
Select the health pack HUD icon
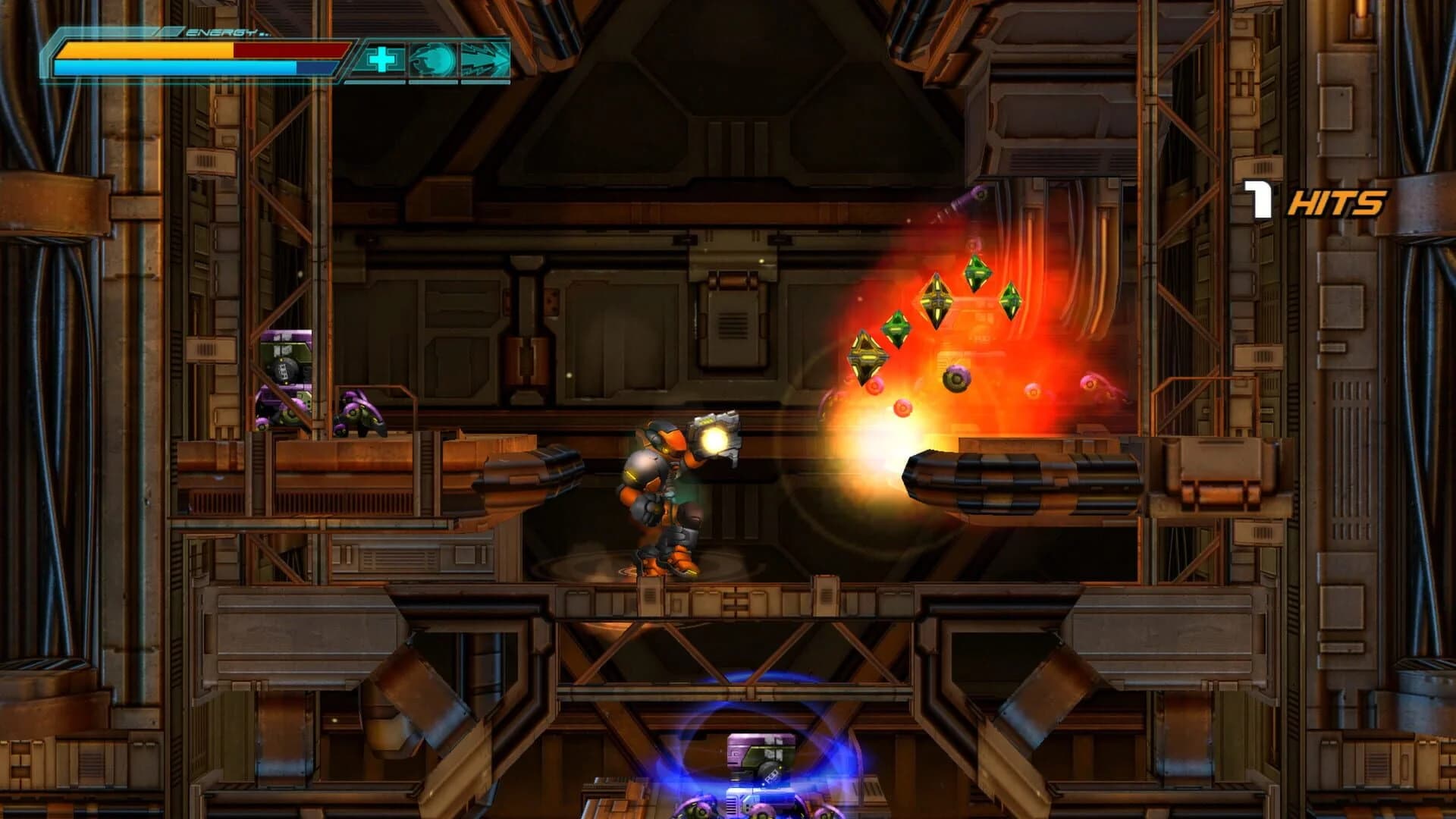click(x=381, y=58)
